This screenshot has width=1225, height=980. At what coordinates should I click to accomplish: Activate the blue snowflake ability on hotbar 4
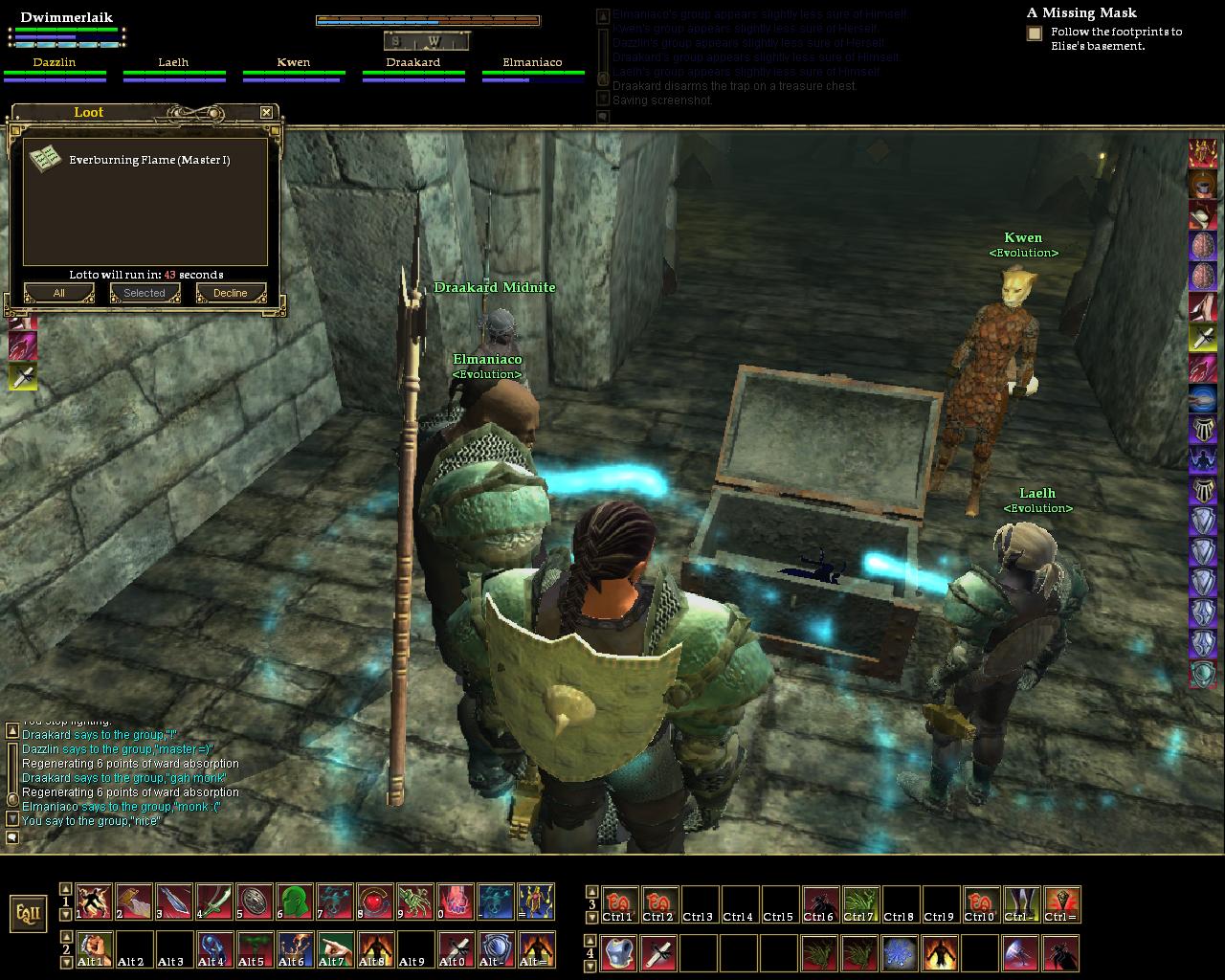[899, 953]
